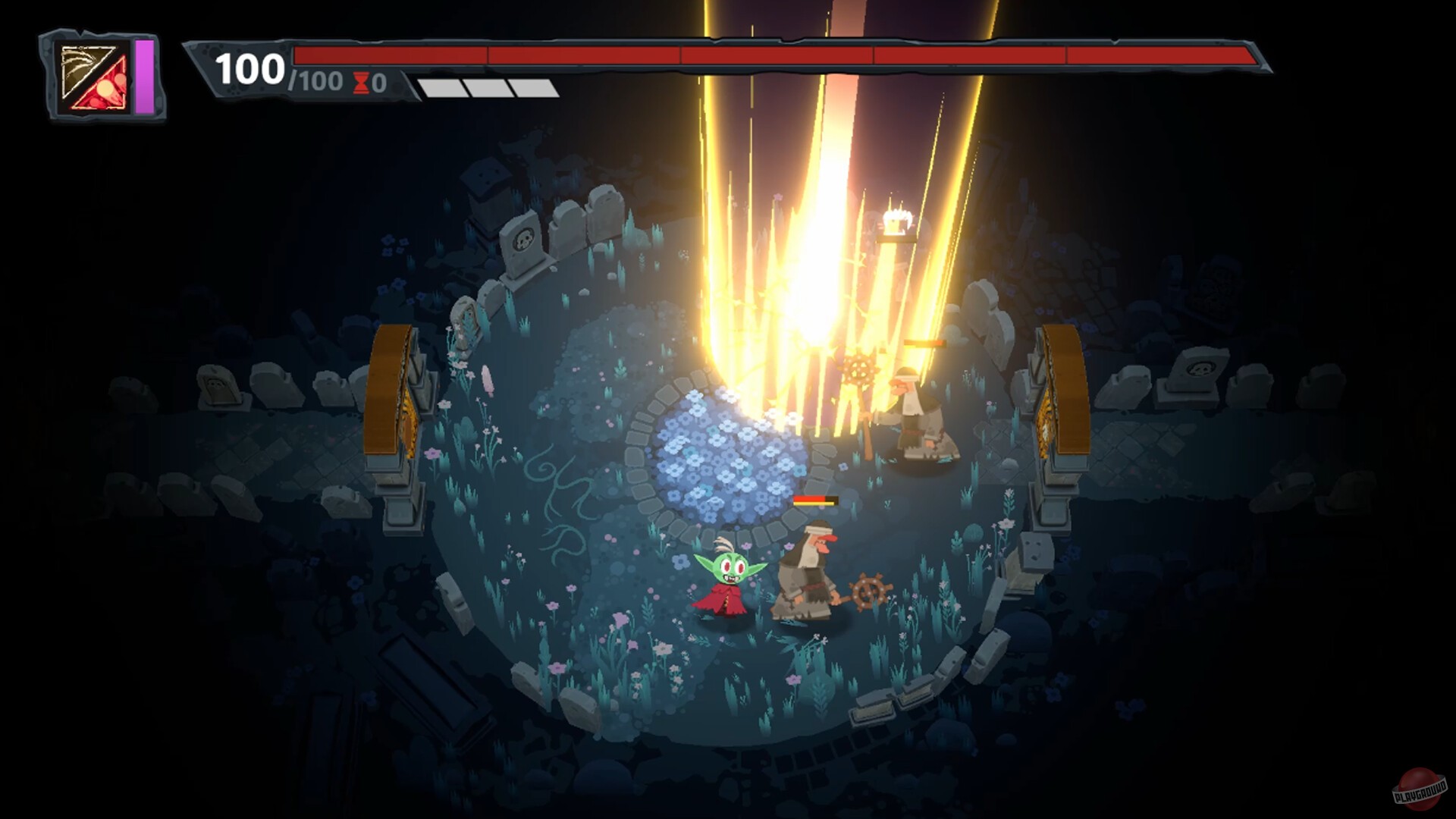
Task: Click the skull emblem on the leftmost gravestone
Action: [216, 385]
